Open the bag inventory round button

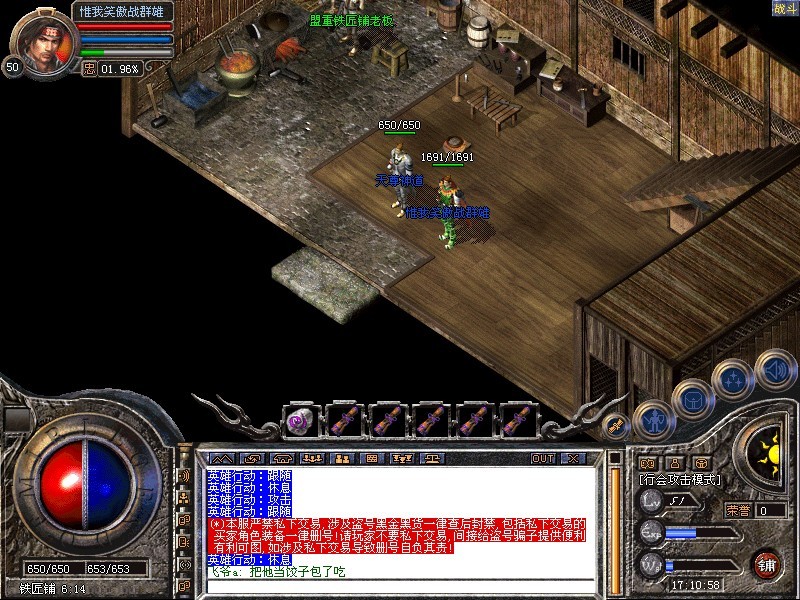click(x=692, y=398)
